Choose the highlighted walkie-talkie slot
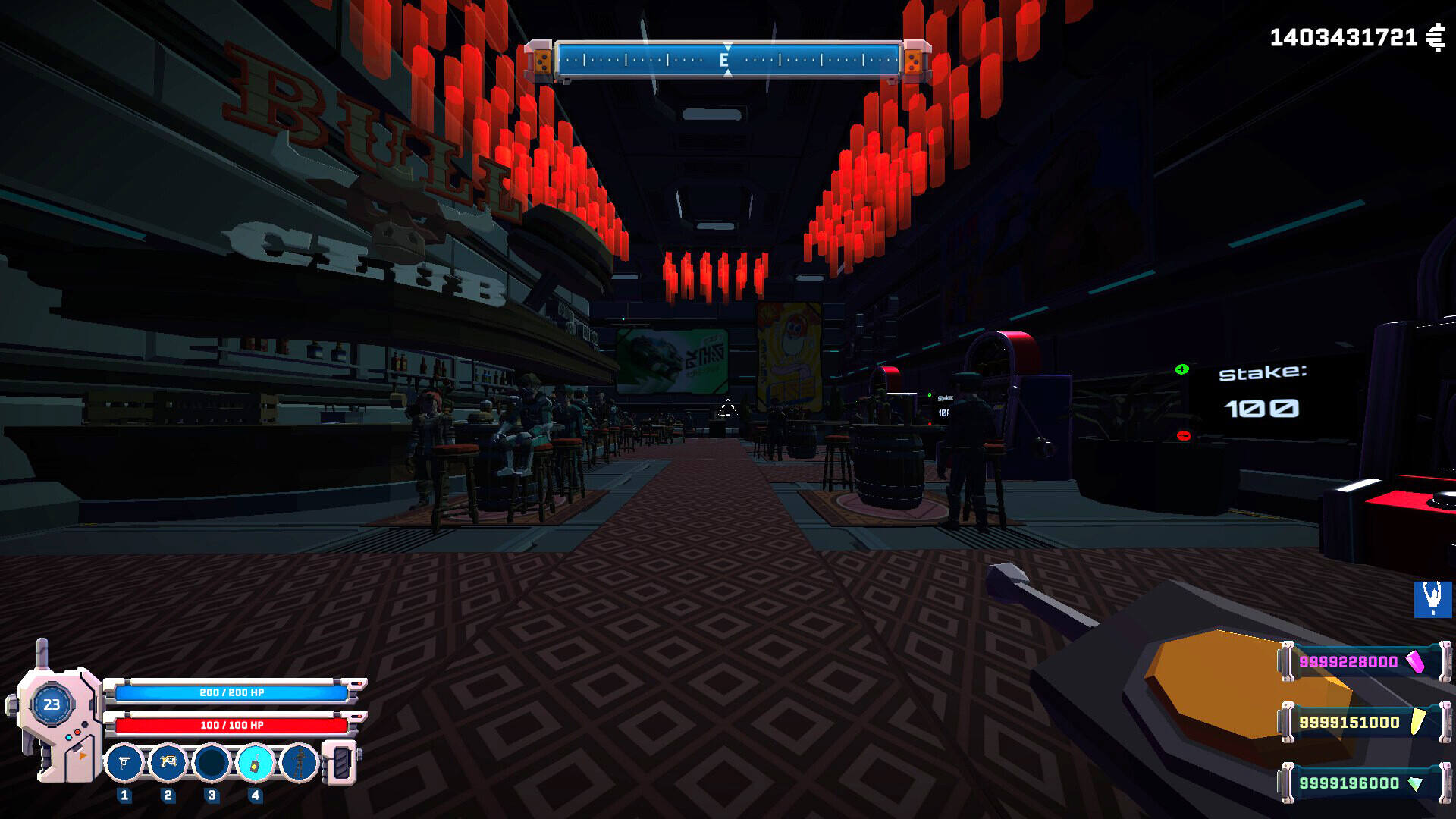The width and height of the screenshot is (1456, 819). (x=255, y=762)
